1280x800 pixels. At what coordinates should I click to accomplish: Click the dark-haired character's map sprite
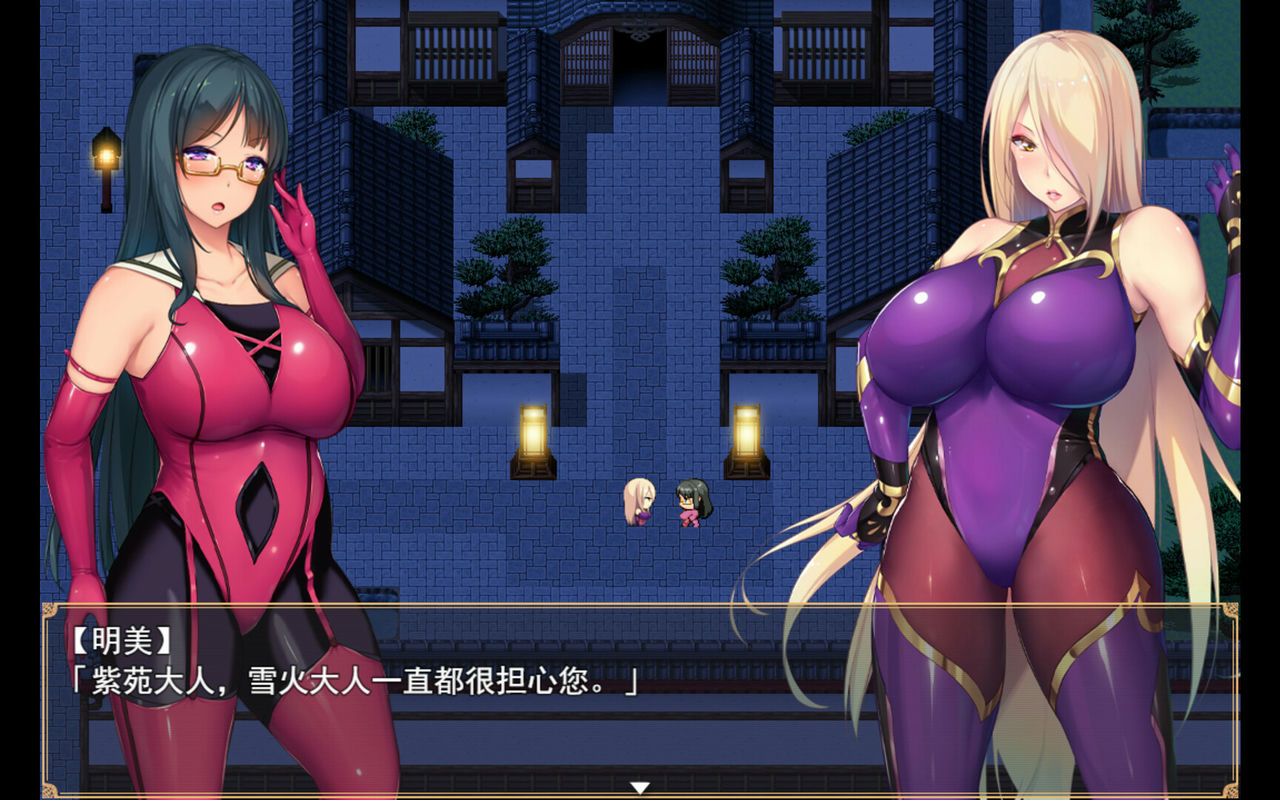(x=697, y=503)
